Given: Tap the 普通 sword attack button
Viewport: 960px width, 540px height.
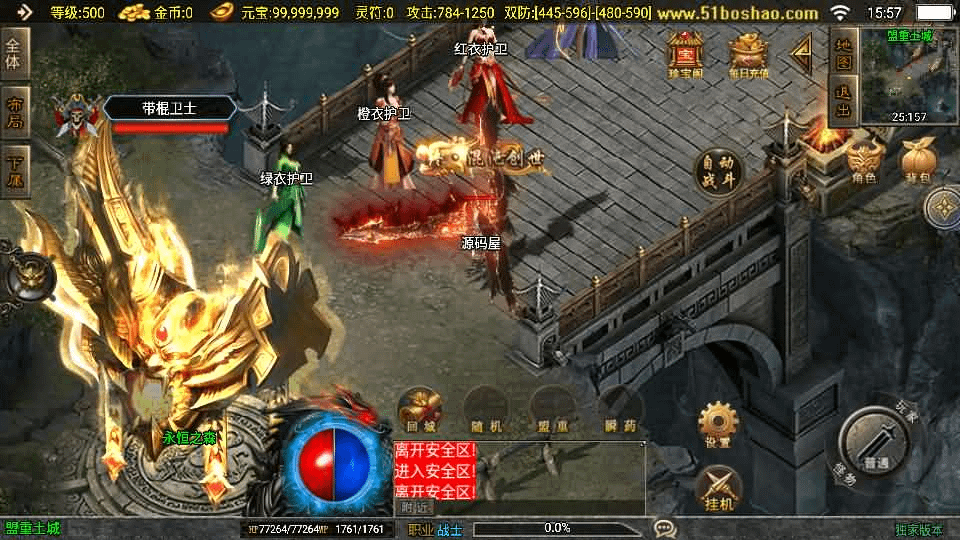Looking at the screenshot, I should 875,441.
